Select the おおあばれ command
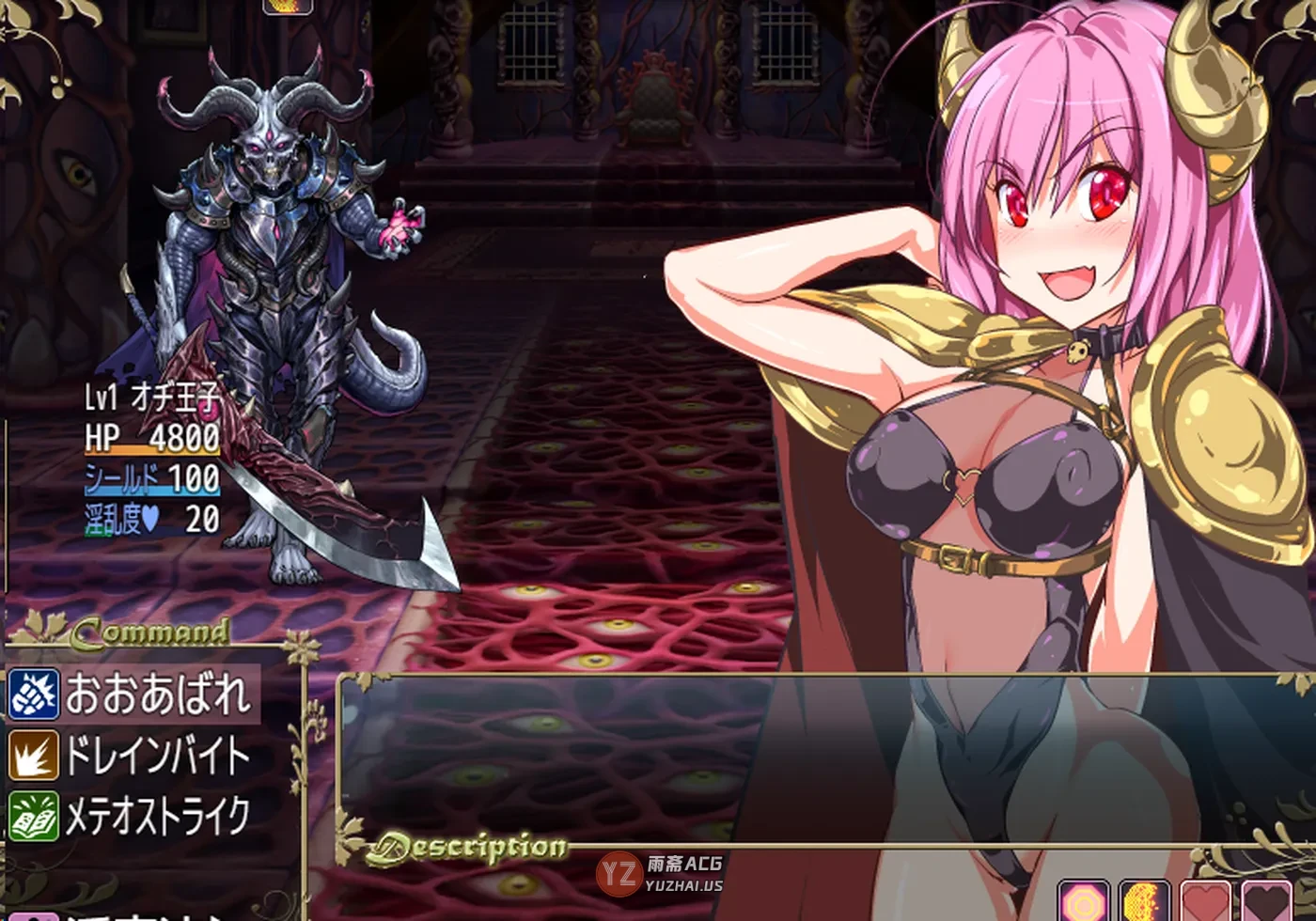Viewport: 1316px width, 921px height. pyautogui.click(x=158, y=695)
